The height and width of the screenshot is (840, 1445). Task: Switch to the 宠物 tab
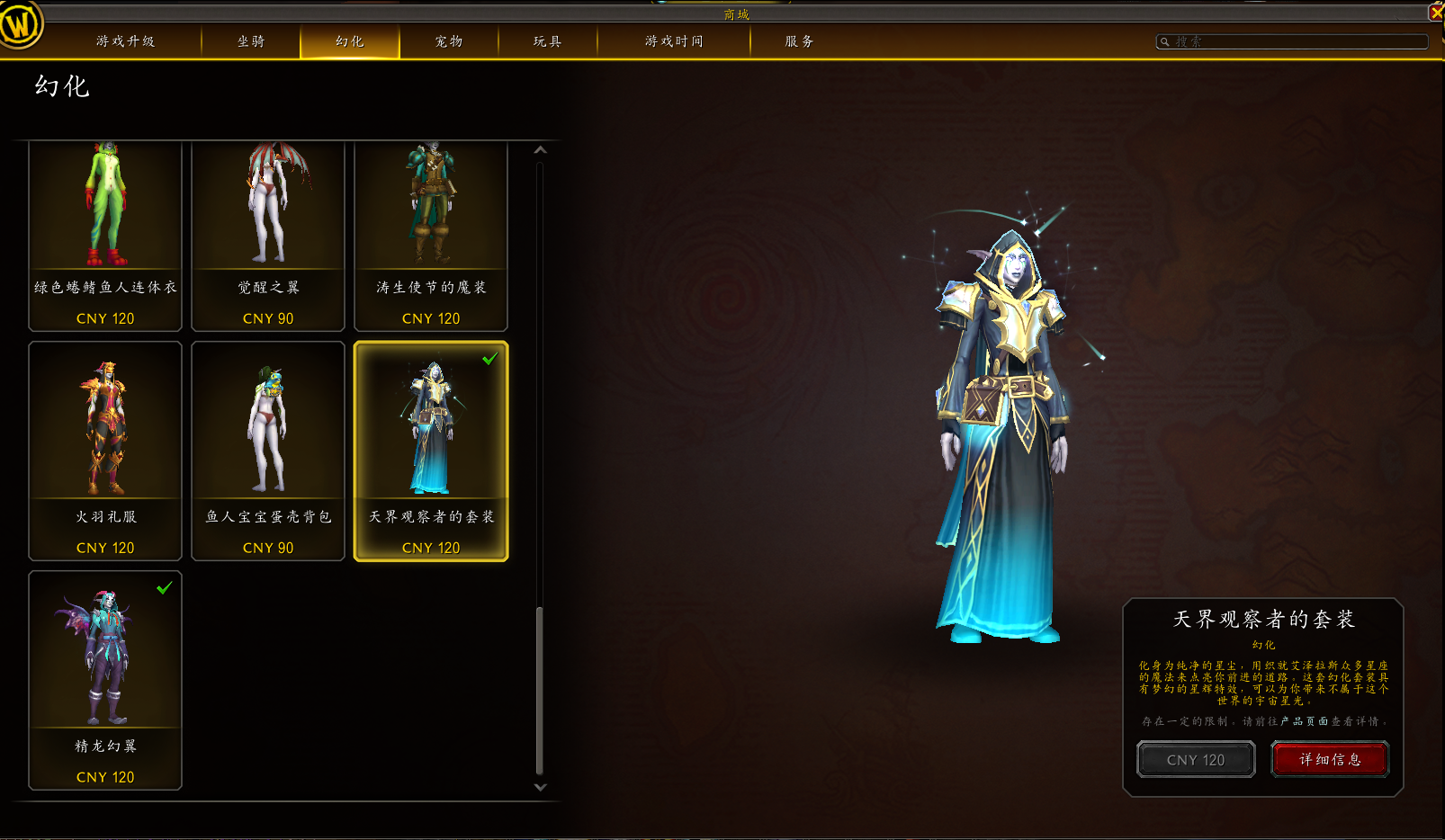point(449,41)
